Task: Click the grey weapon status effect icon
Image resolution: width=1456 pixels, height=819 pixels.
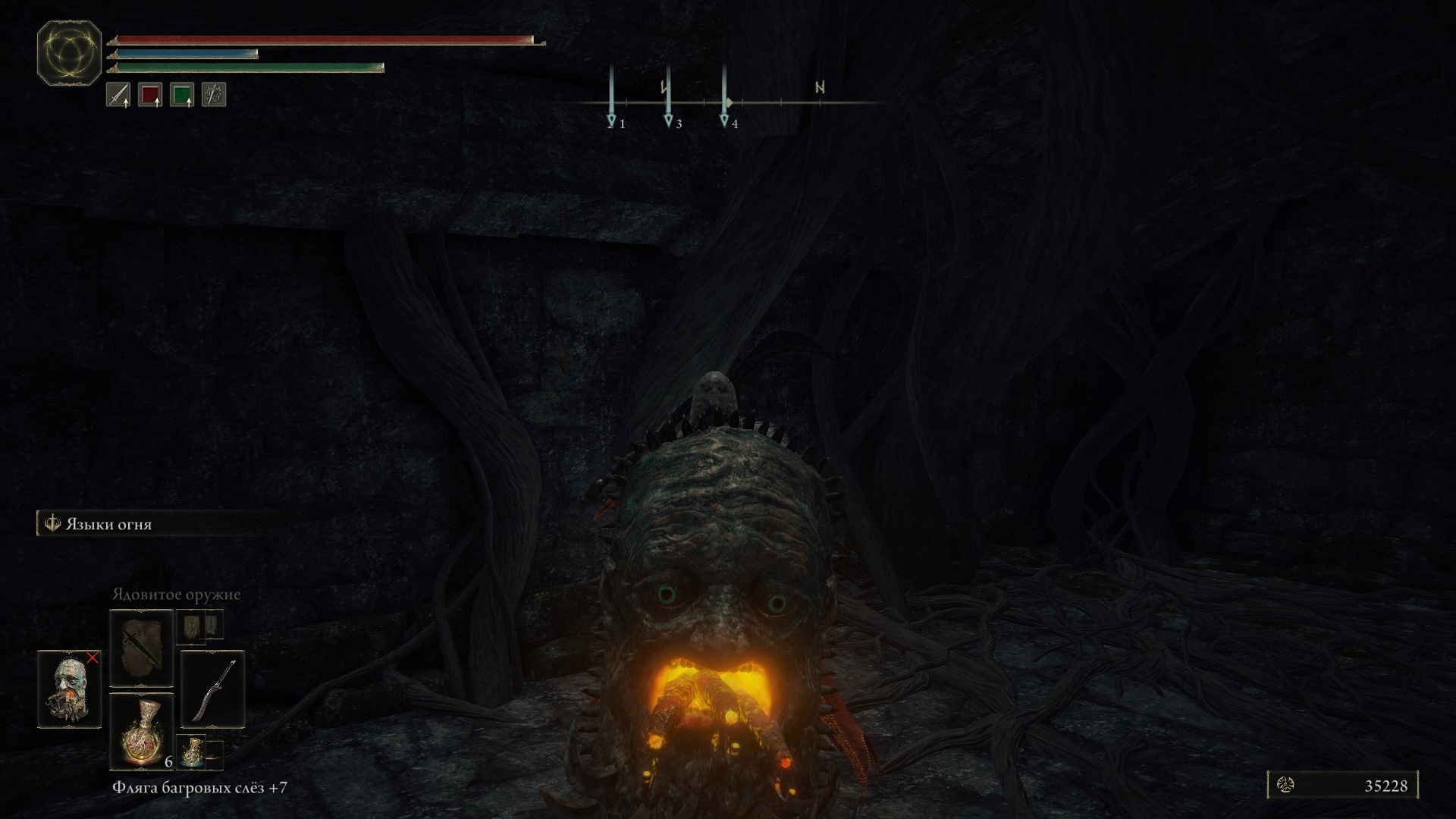Action: click(x=214, y=95)
